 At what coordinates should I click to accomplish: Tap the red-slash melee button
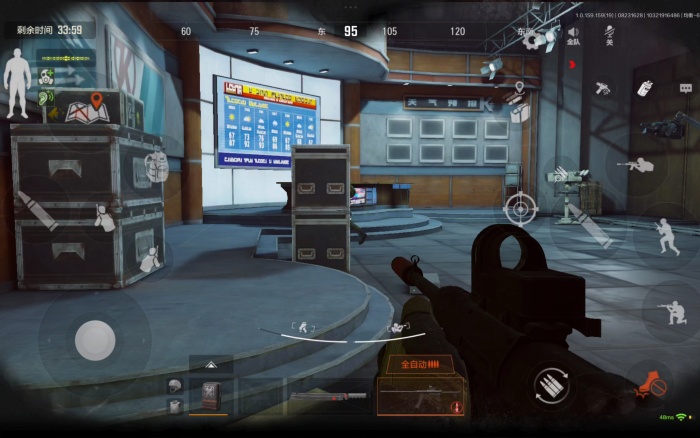pyautogui.click(x=650, y=383)
